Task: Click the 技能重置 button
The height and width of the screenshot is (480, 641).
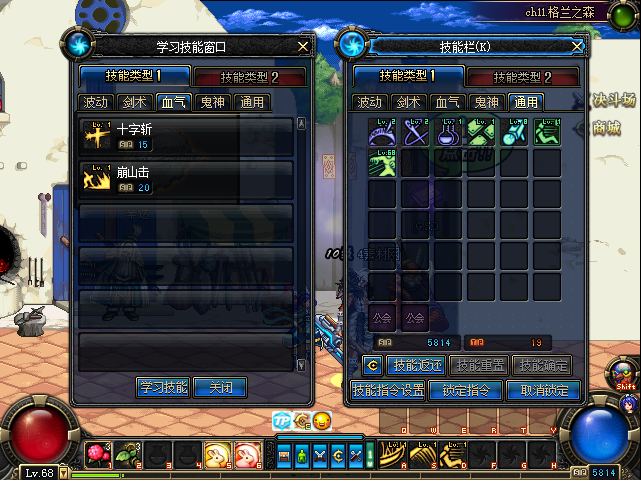Action: click(x=479, y=366)
